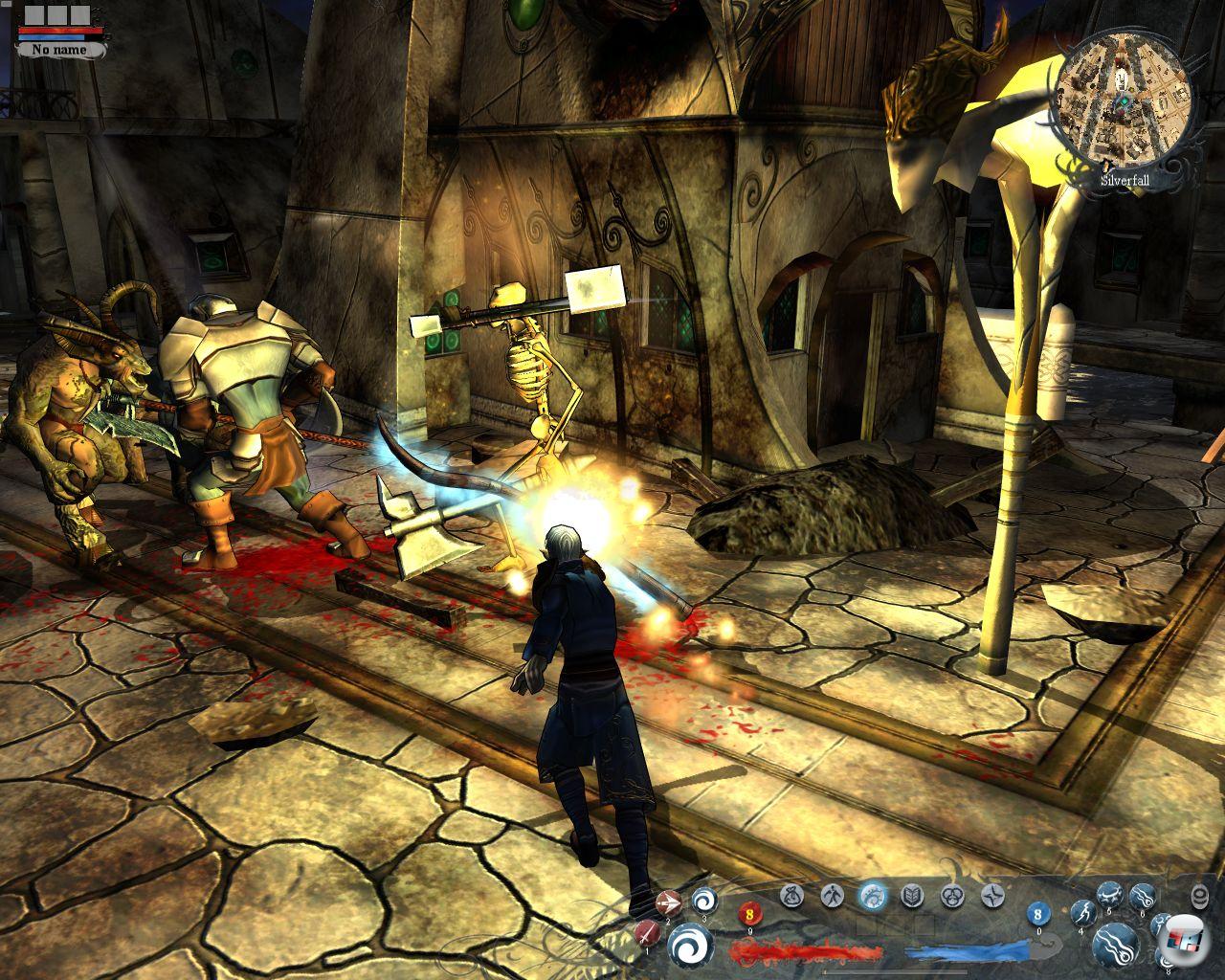Viewport: 1225px width, 980px height.
Task: Use the red health potion
Action: (748, 916)
